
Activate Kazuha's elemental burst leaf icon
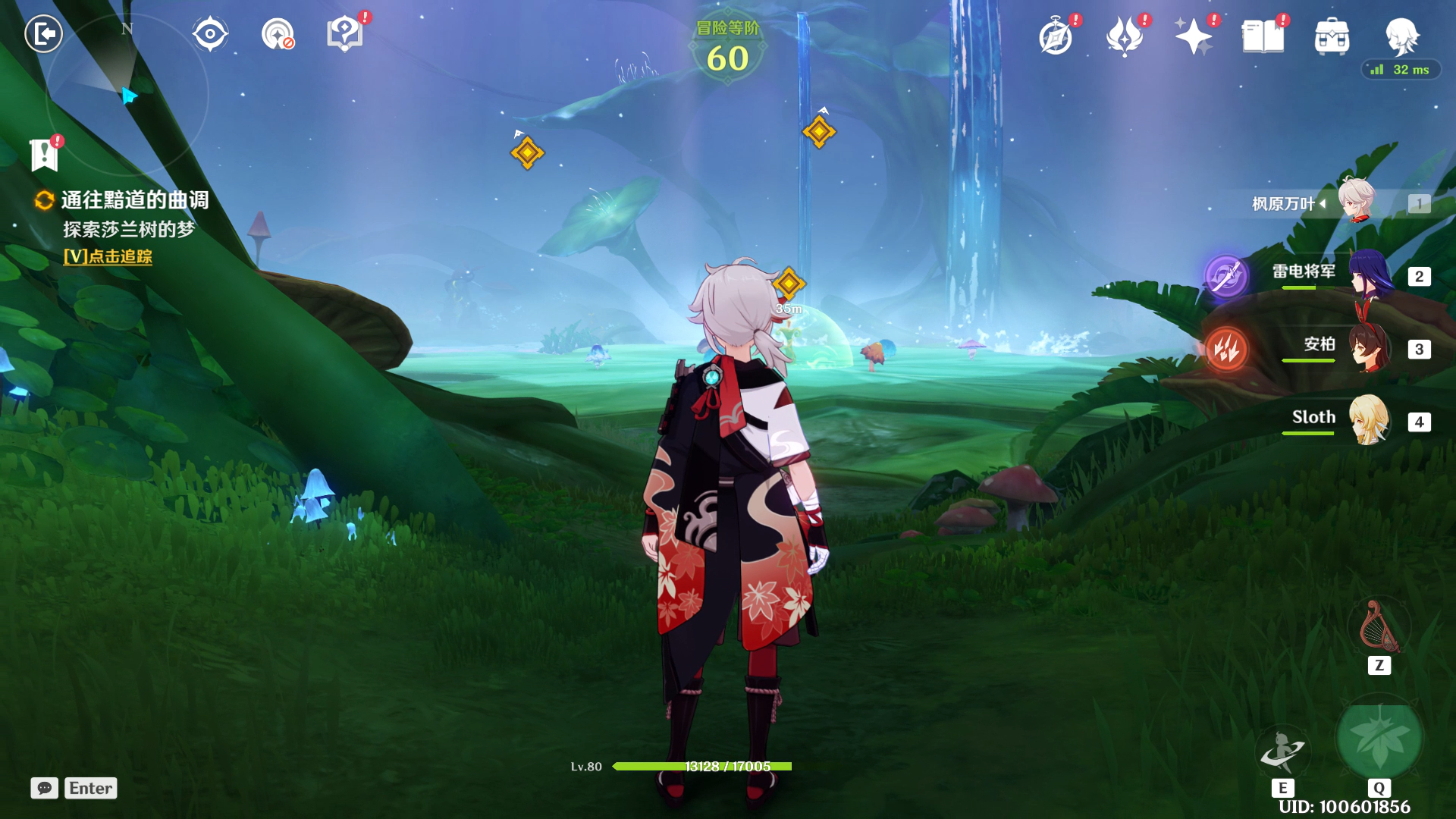coord(1379,739)
